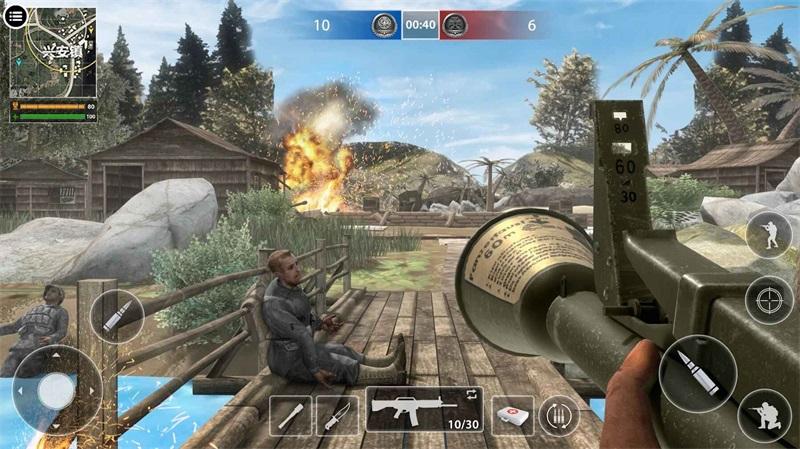Open the hamburger menu button
The image size is (800, 449).
(17, 18)
